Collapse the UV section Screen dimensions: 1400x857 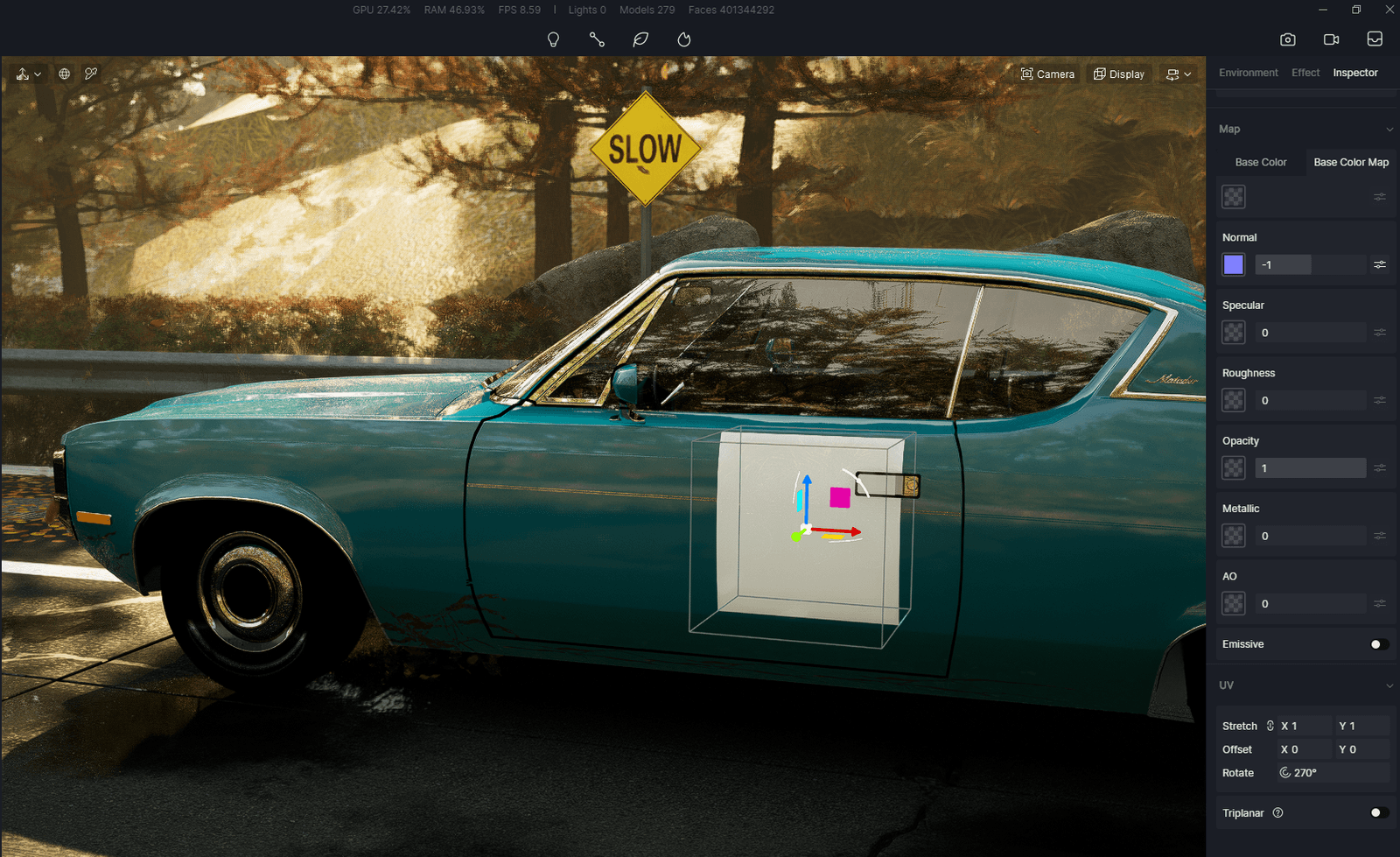tap(1389, 685)
